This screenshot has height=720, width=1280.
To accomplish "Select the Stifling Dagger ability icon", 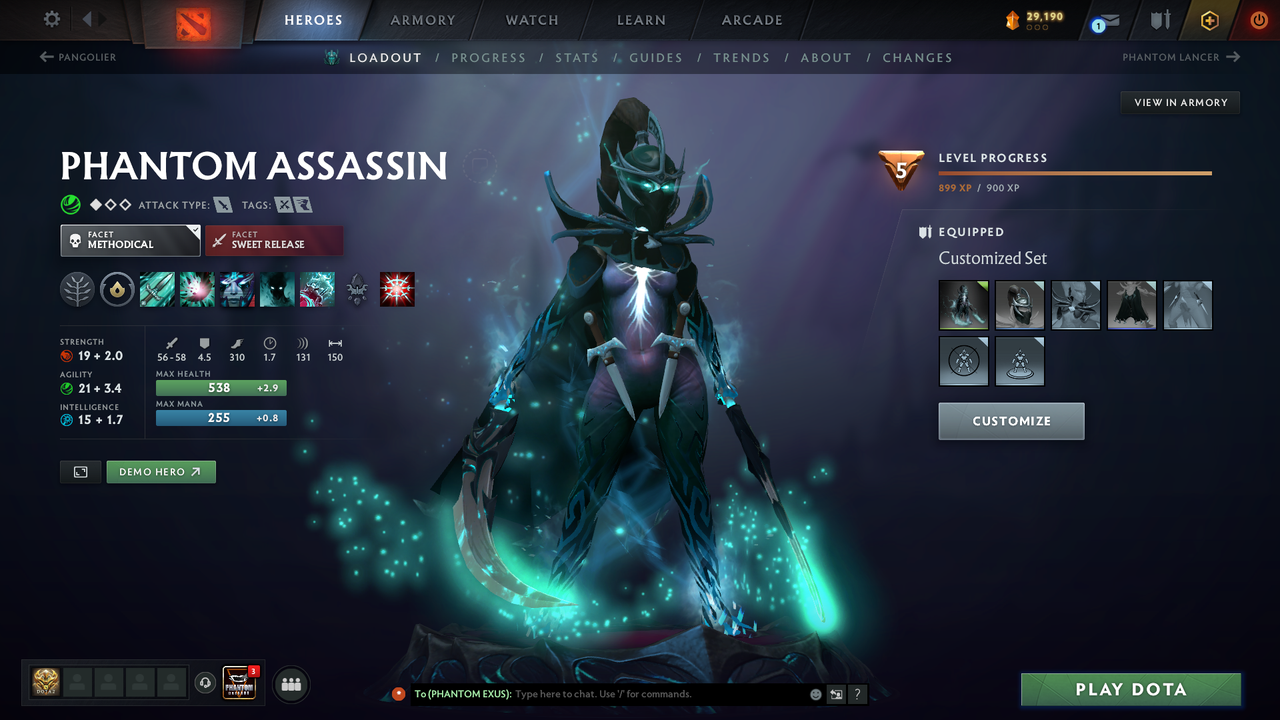I will [157, 289].
